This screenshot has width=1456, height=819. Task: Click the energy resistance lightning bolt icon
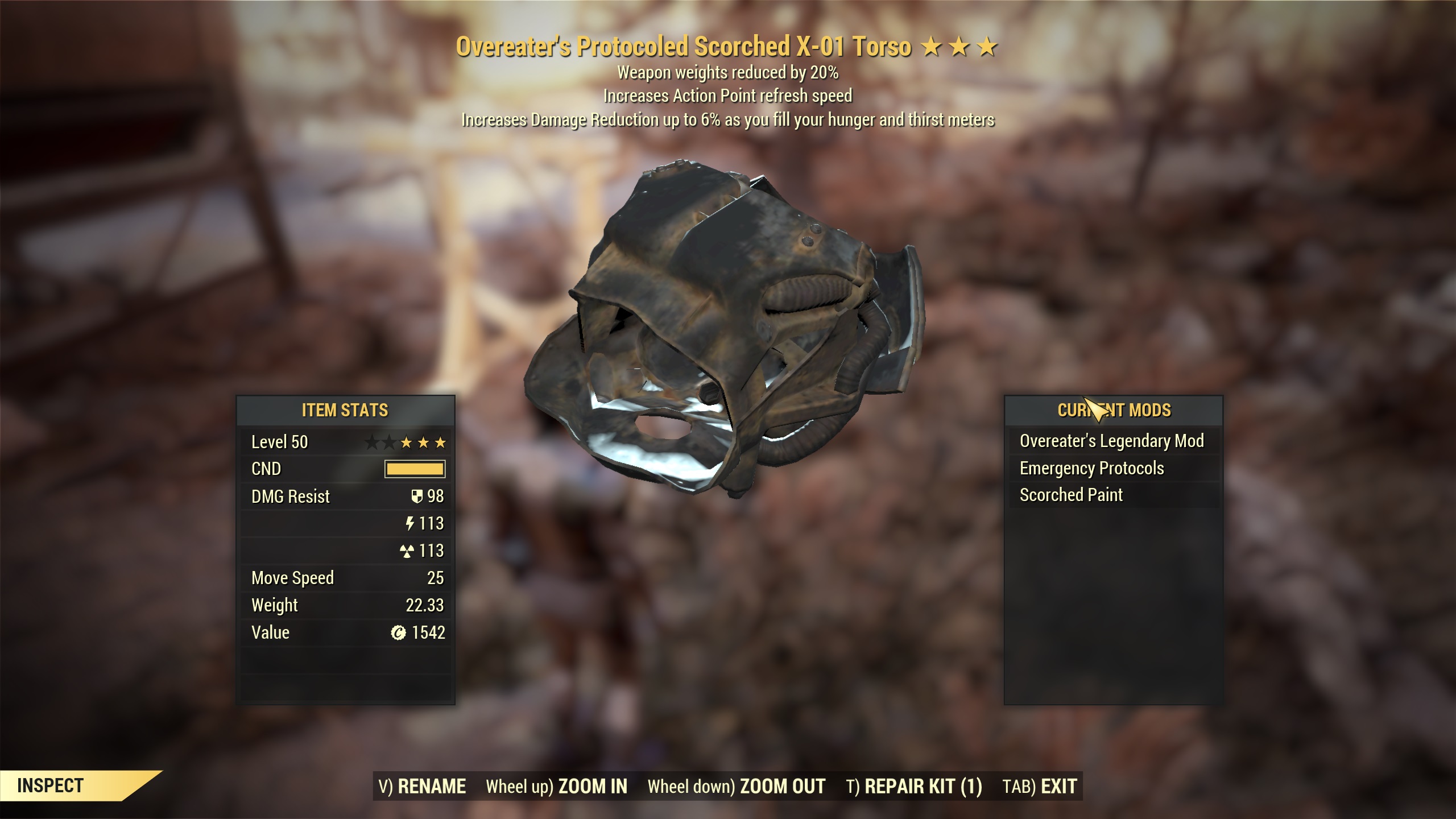click(411, 524)
